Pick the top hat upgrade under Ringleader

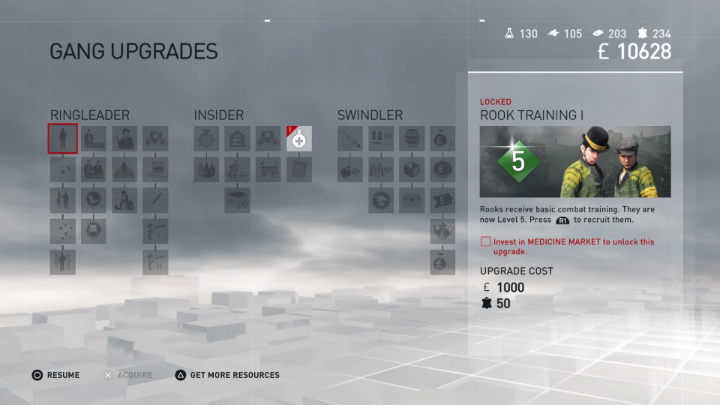(155, 169)
